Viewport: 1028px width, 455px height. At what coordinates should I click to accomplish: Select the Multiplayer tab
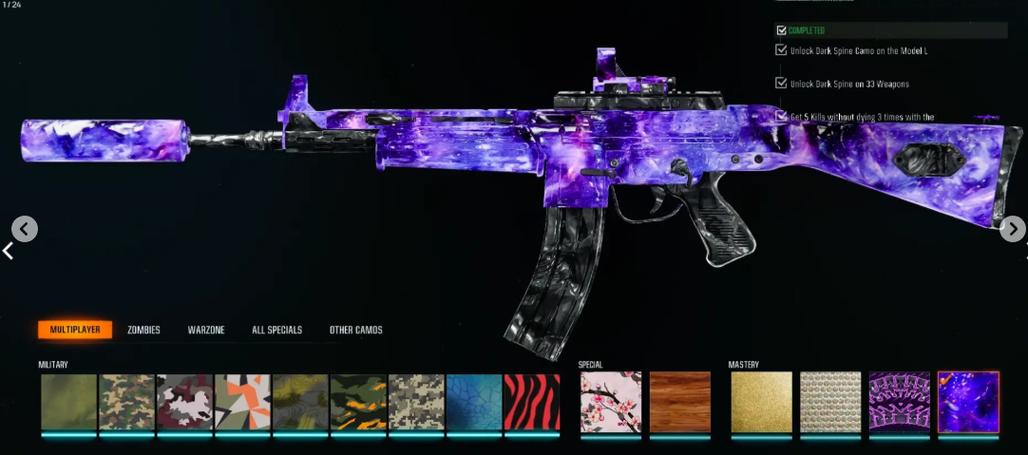pos(75,330)
